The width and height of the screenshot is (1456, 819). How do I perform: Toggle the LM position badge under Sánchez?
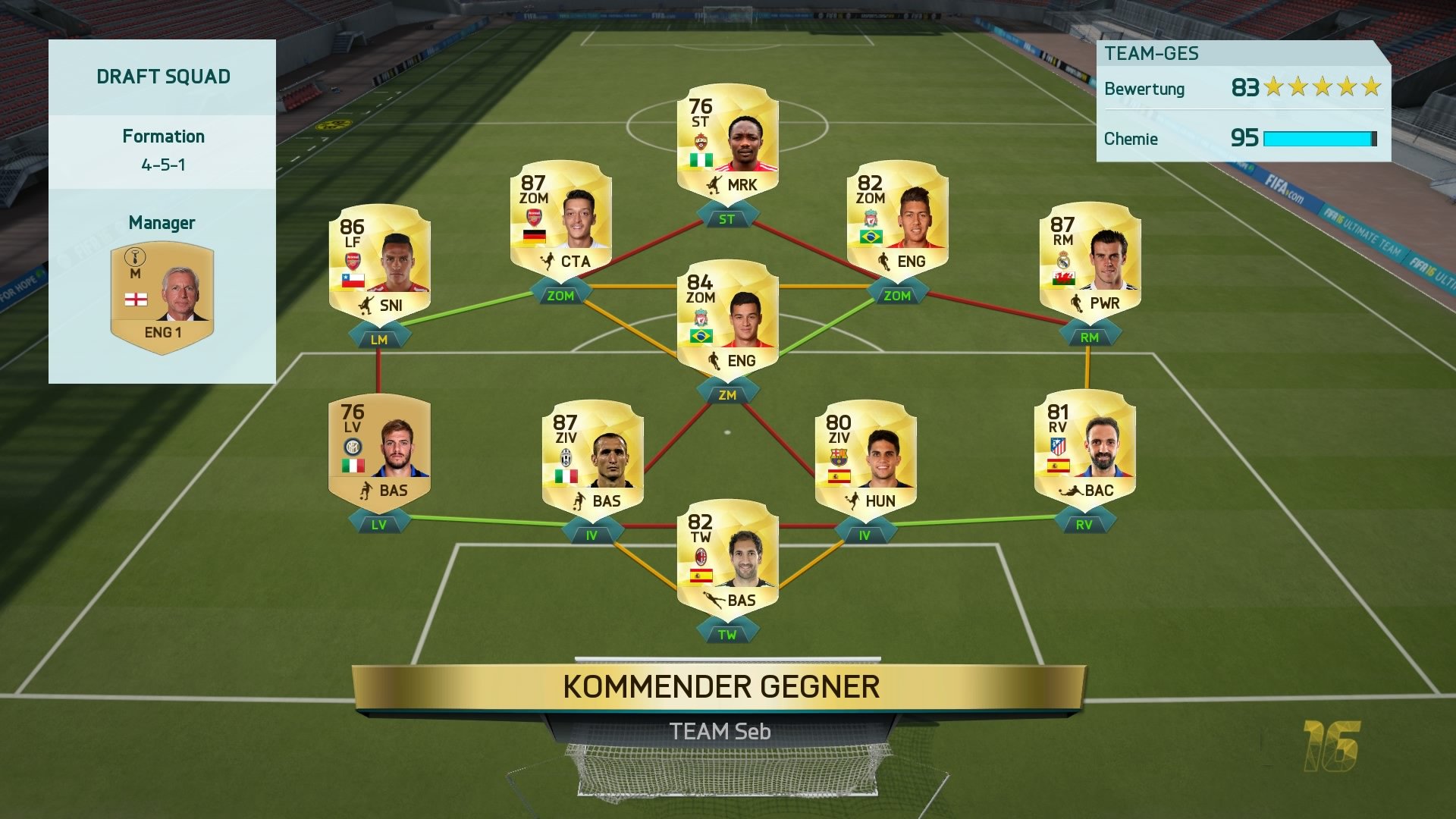coord(379,339)
